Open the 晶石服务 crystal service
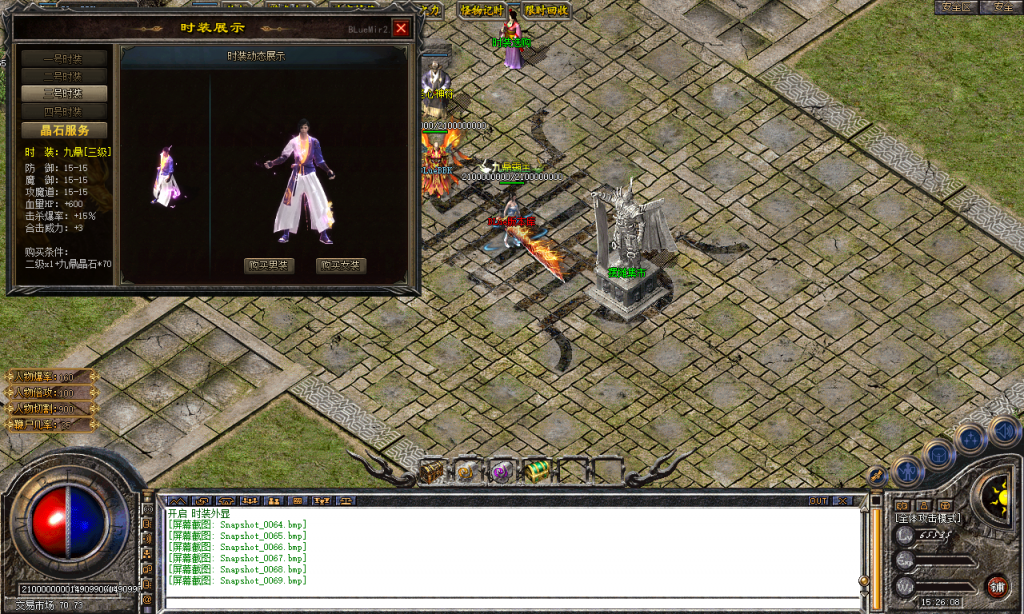The height and width of the screenshot is (614, 1024). click(x=64, y=130)
